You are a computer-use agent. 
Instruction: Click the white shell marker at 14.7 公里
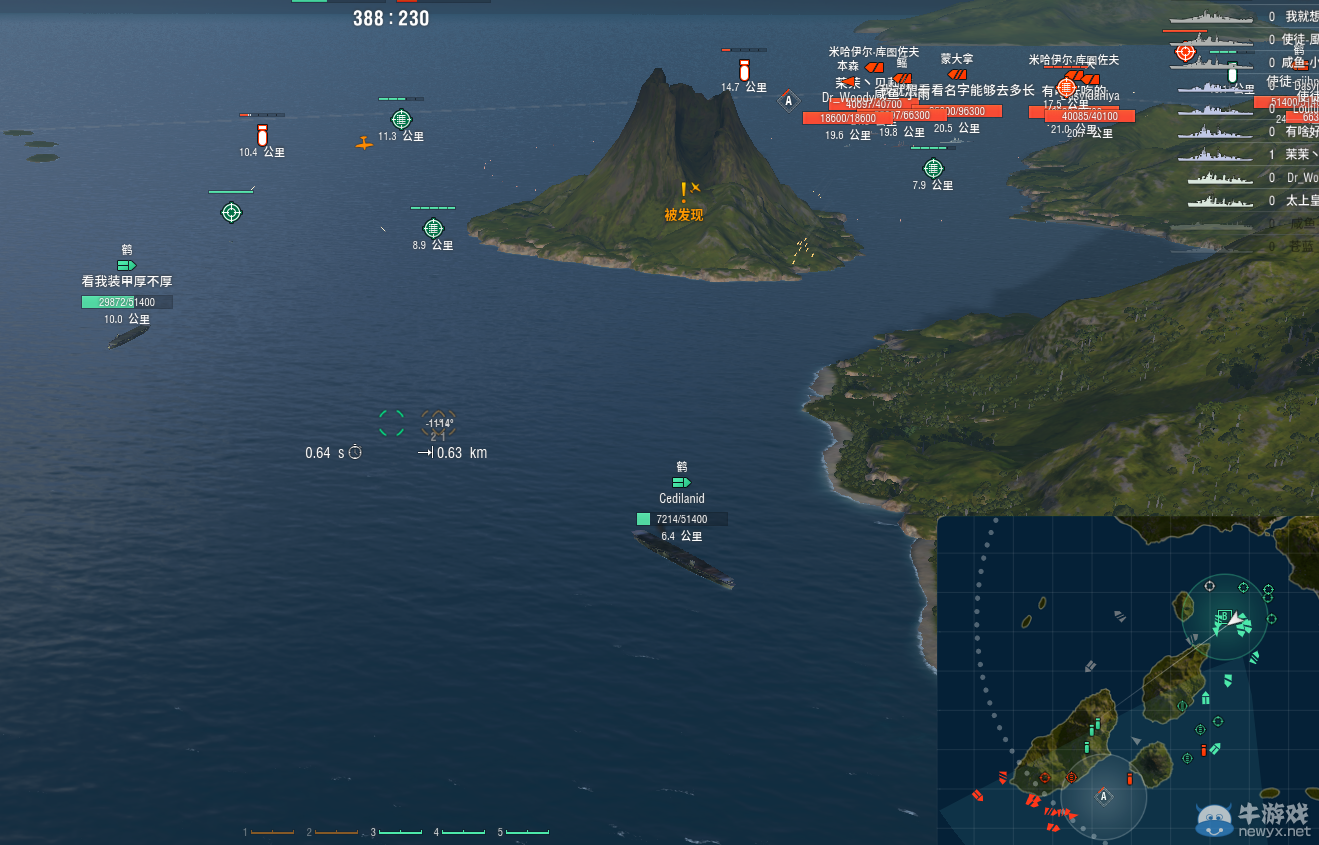coord(742,68)
